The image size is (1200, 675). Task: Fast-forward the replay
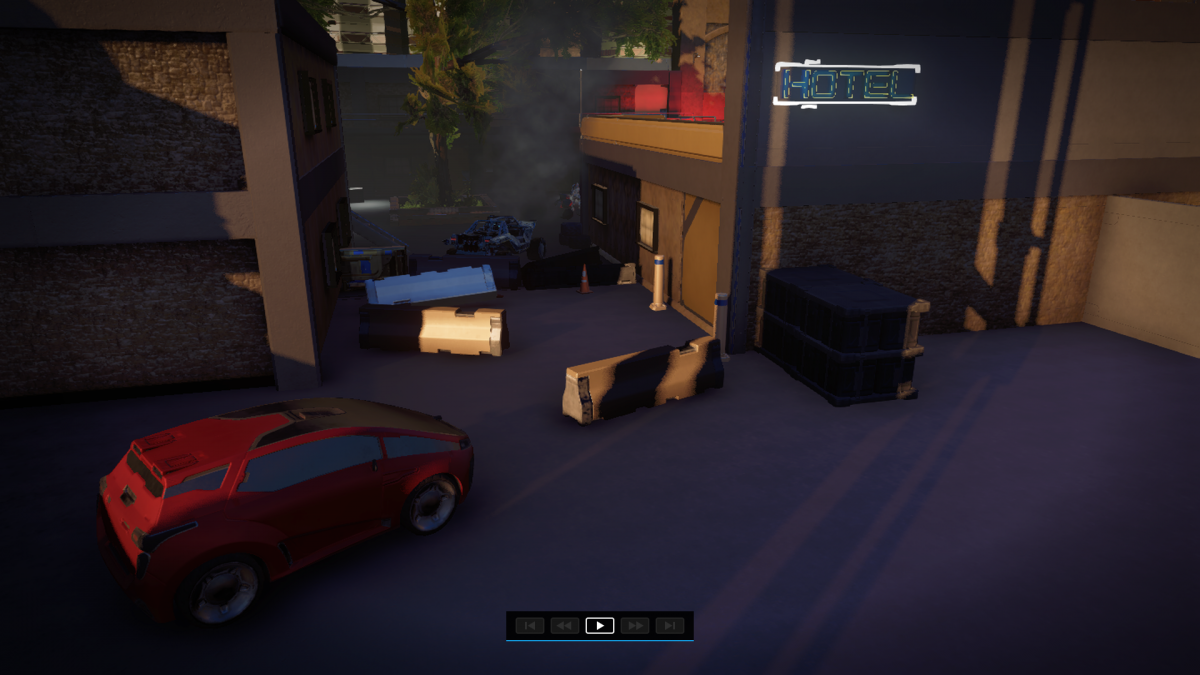pyautogui.click(x=635, y=626)
